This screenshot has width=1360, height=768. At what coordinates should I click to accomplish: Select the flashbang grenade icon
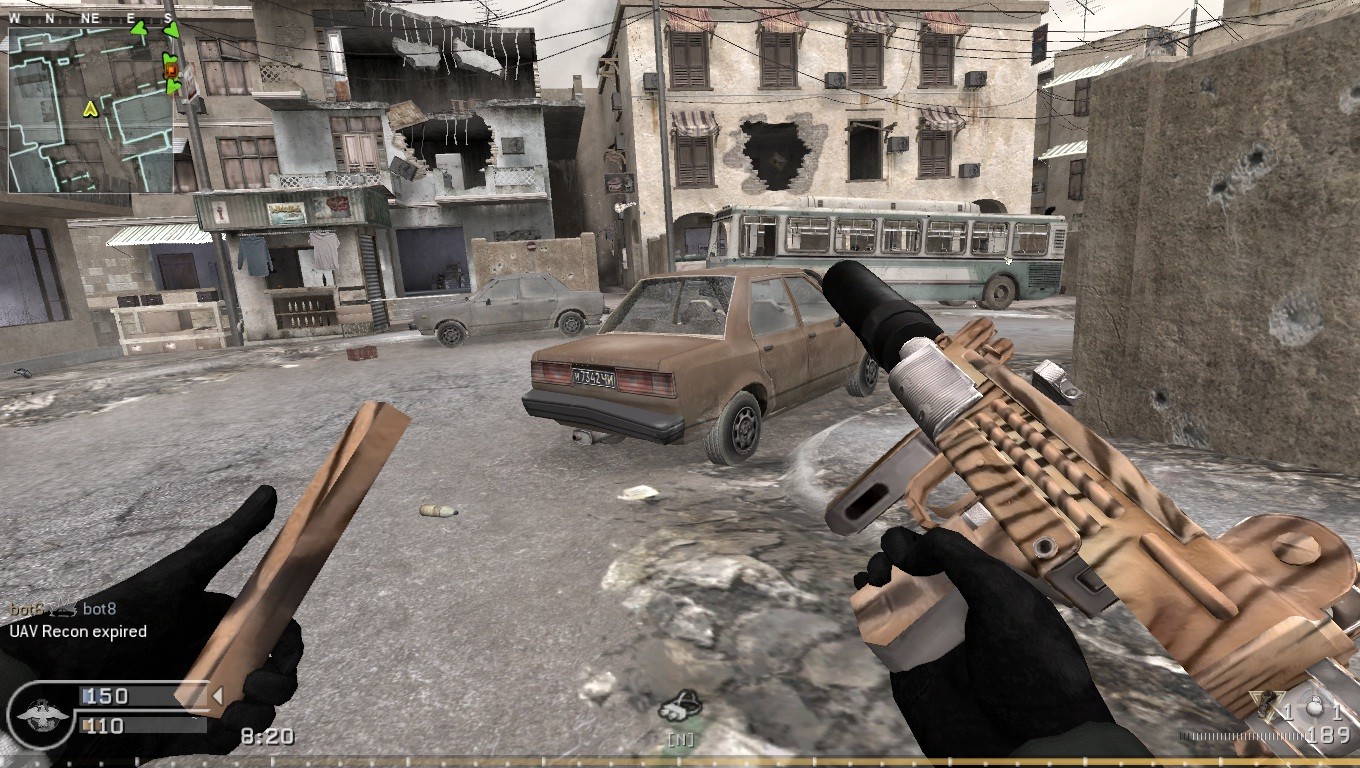[x=1313, y=706]
